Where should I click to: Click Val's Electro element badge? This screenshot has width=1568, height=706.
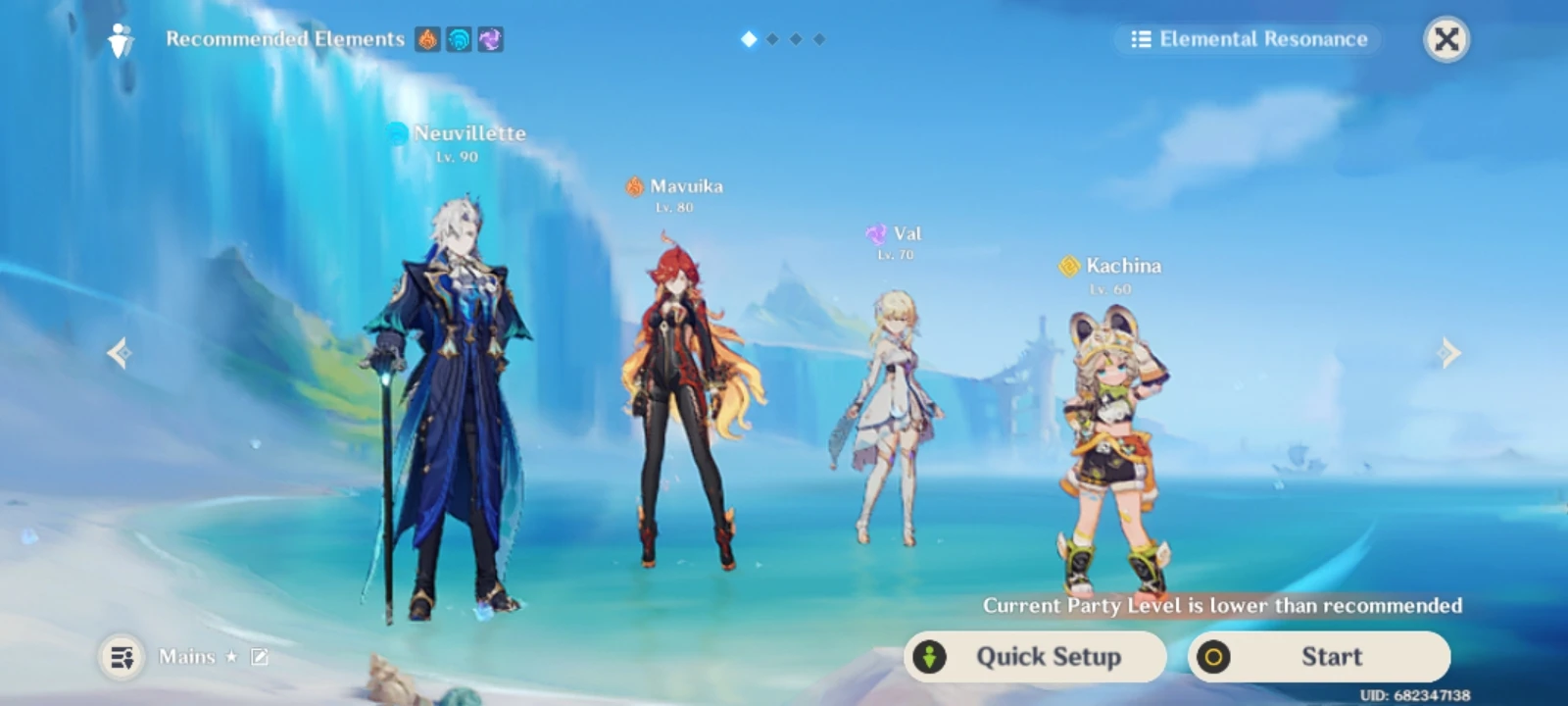click(875, 232)
